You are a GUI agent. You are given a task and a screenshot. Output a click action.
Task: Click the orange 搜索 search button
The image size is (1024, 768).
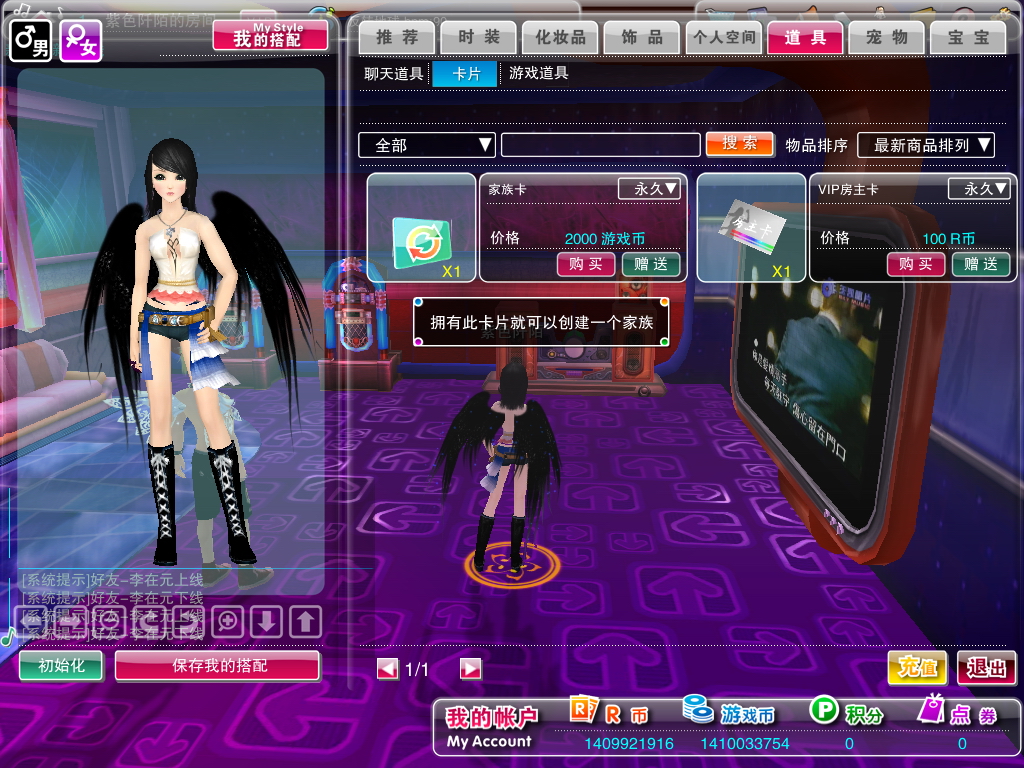click(740, 144)
